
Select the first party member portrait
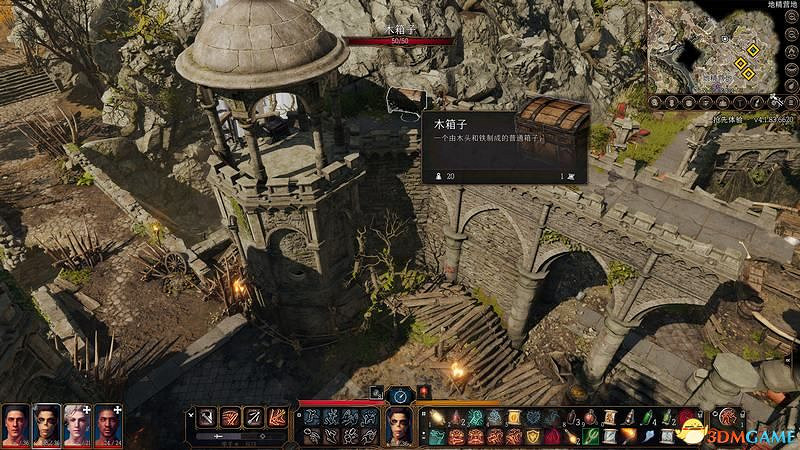point(15,423)
